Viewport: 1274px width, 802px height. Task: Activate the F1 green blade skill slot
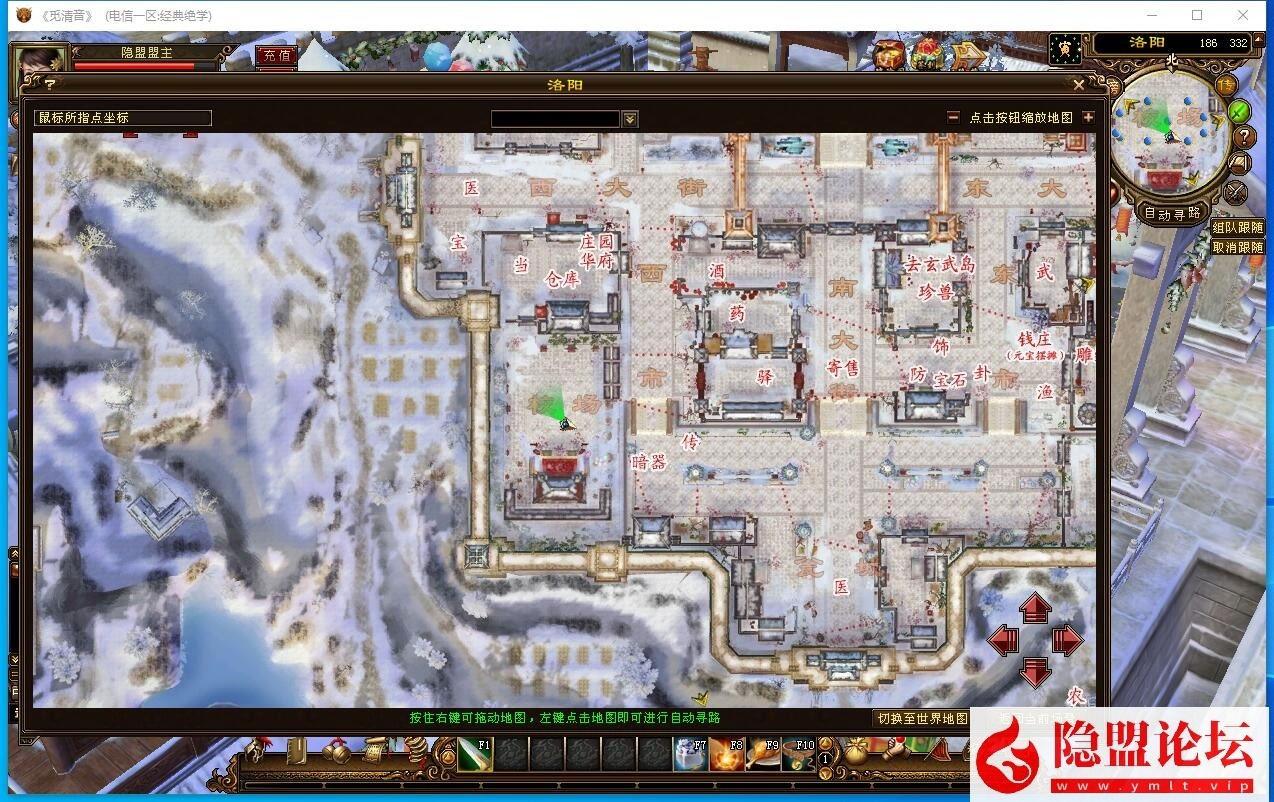pos(474,755)
